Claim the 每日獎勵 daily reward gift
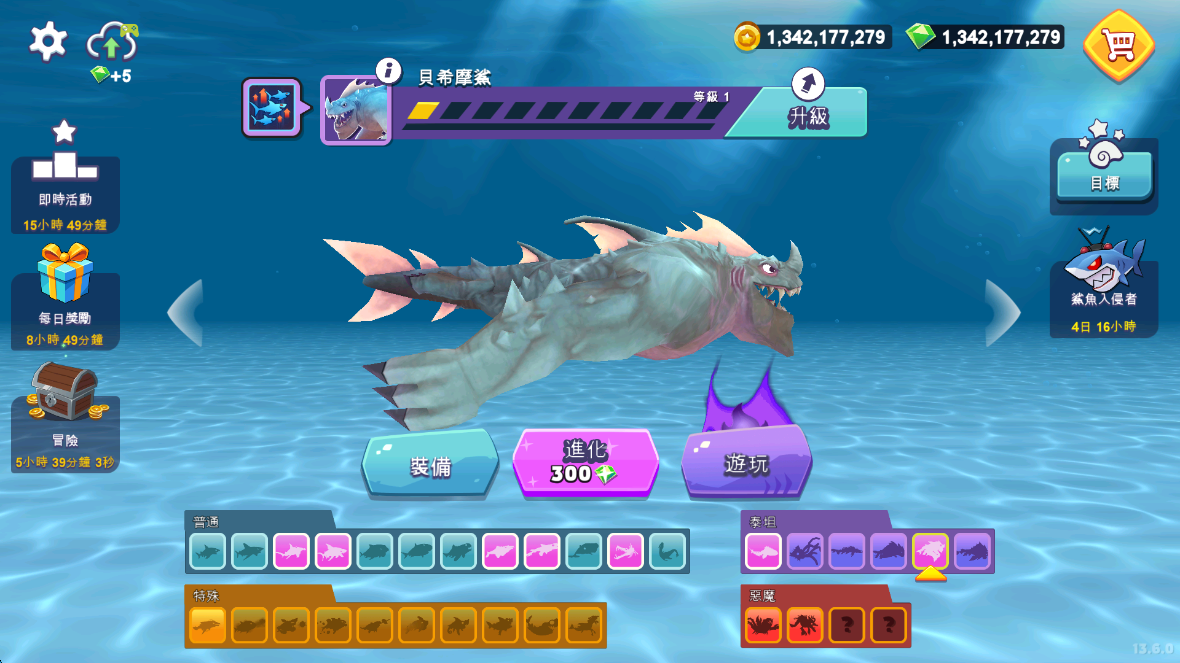 click(x=65, y=297)
